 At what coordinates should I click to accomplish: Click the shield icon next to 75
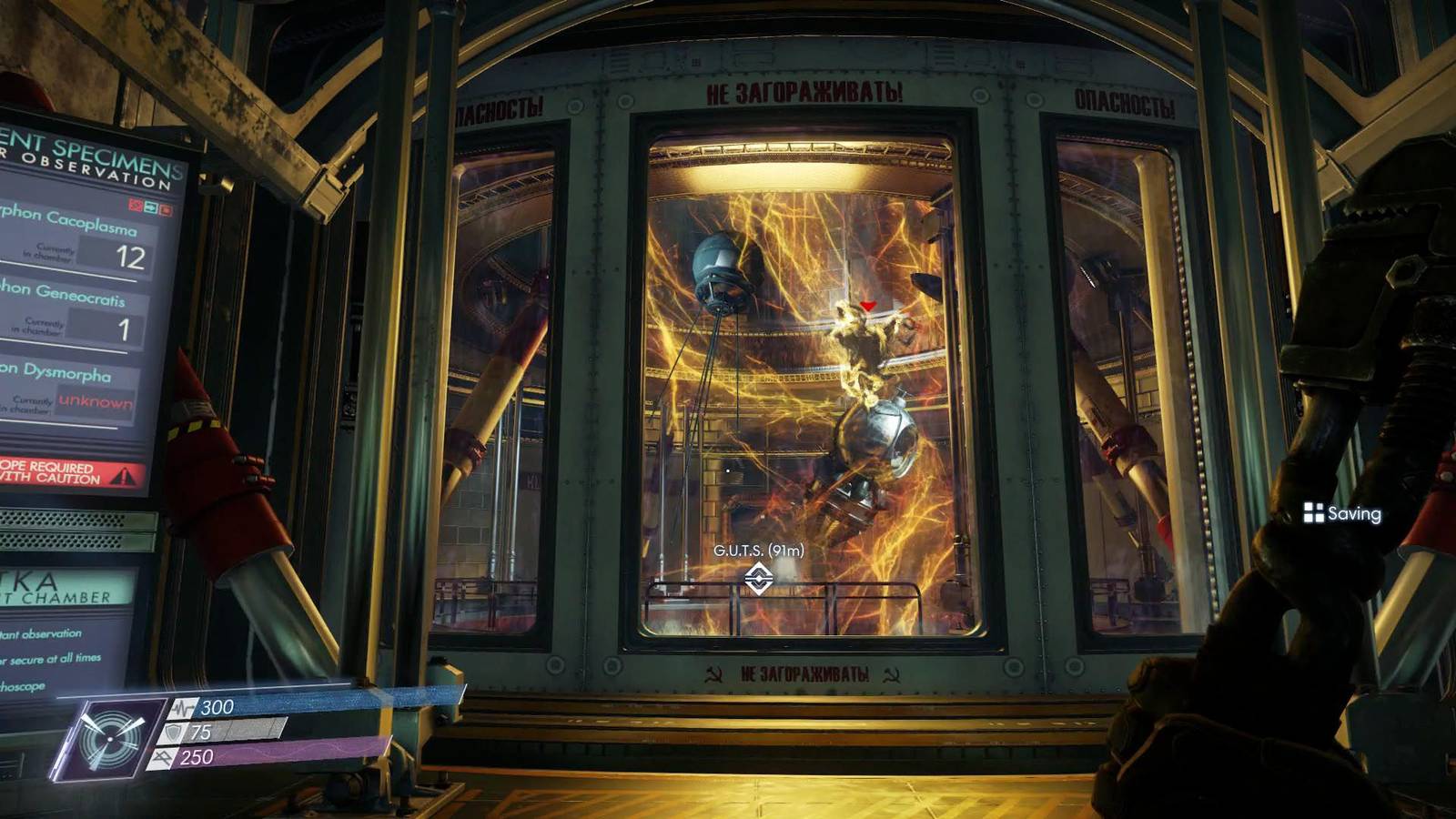[172, 733]
